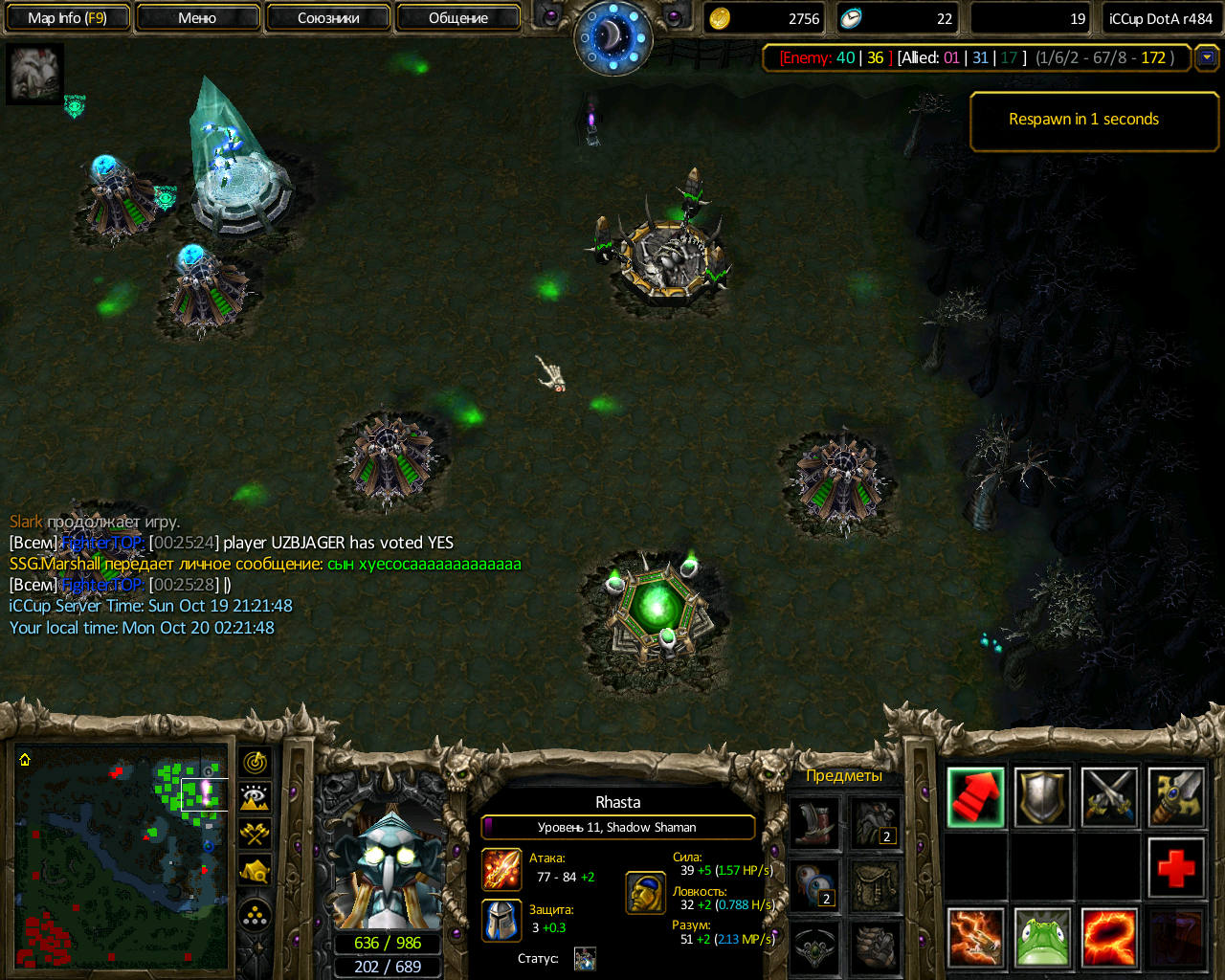
Task: Toggle formation movement button
Action: pos(255,917)
